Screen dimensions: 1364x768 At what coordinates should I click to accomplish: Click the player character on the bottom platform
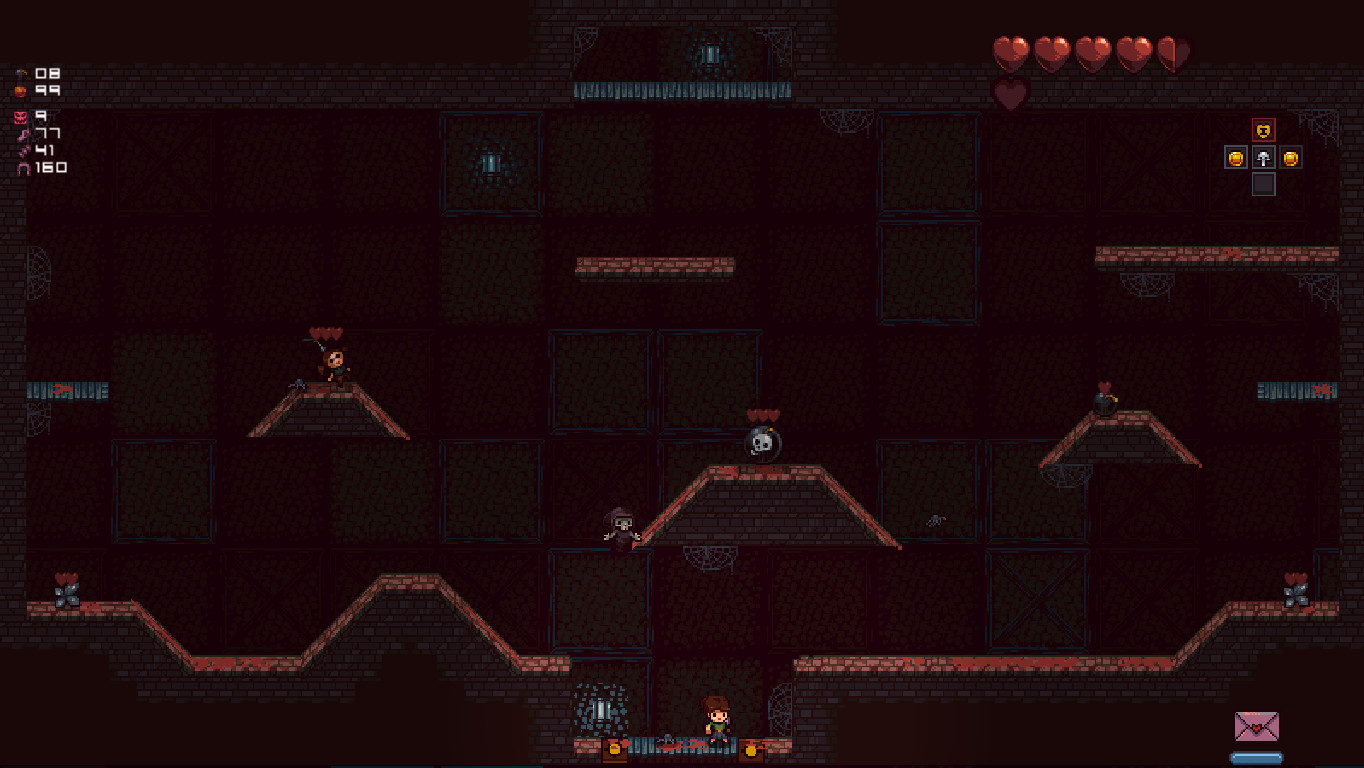coord(716,723)
